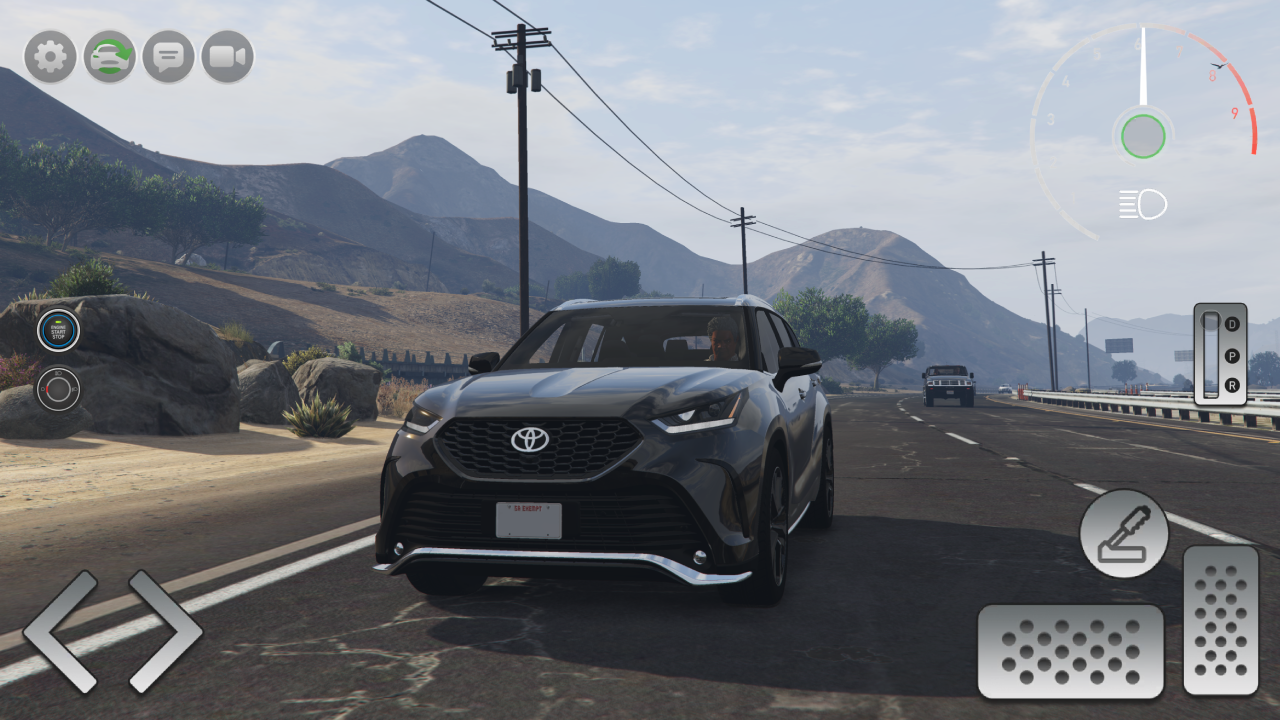Open the chat bubble icon
This screenshot has height=720, width=1280.
coord(167,57)
